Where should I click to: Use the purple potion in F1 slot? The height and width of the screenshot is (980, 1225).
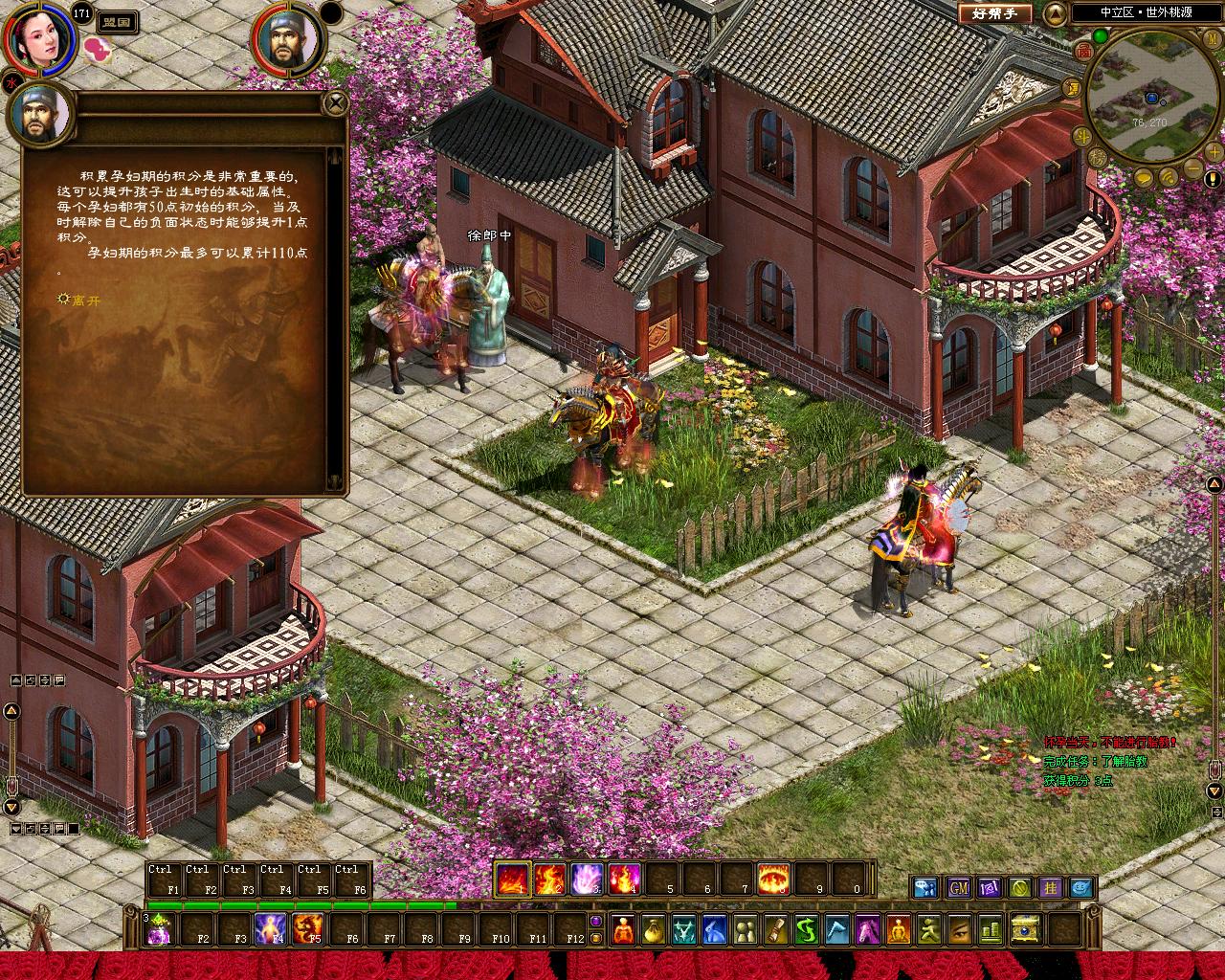point(159,928)
